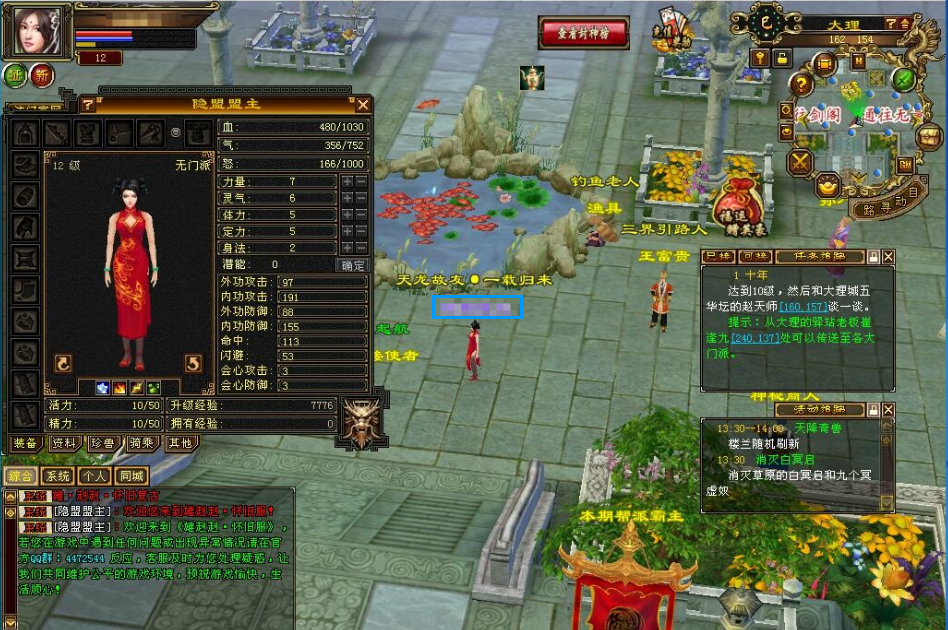The height and width of the screenshot is (630, 948).
Task: Rotate character model with the left arrow
Action: coord(62,363)
